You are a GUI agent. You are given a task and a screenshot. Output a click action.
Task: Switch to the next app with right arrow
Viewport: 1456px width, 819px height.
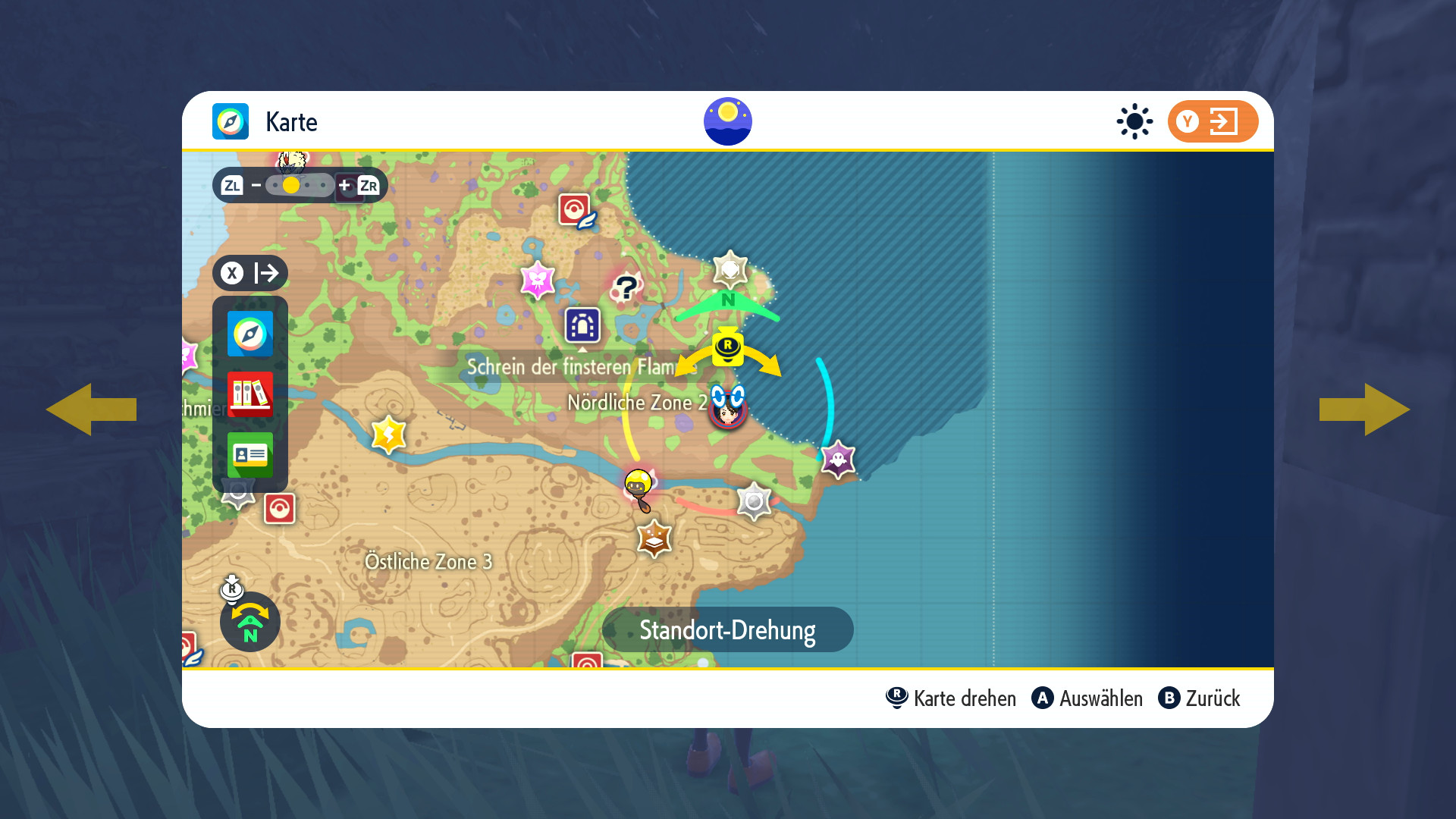[1364, 409]
